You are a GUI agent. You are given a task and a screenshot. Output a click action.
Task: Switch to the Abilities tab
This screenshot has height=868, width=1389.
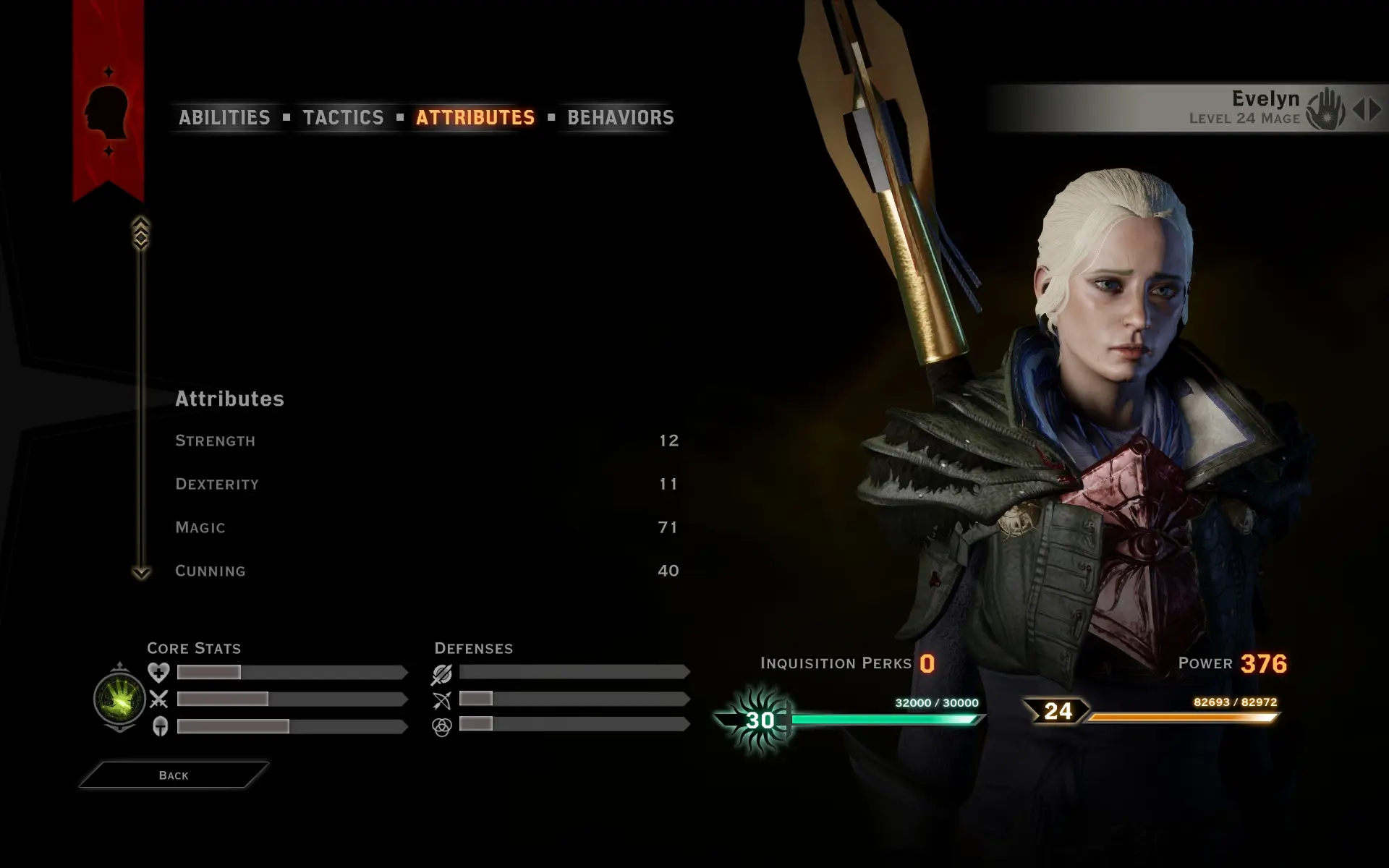224,117
